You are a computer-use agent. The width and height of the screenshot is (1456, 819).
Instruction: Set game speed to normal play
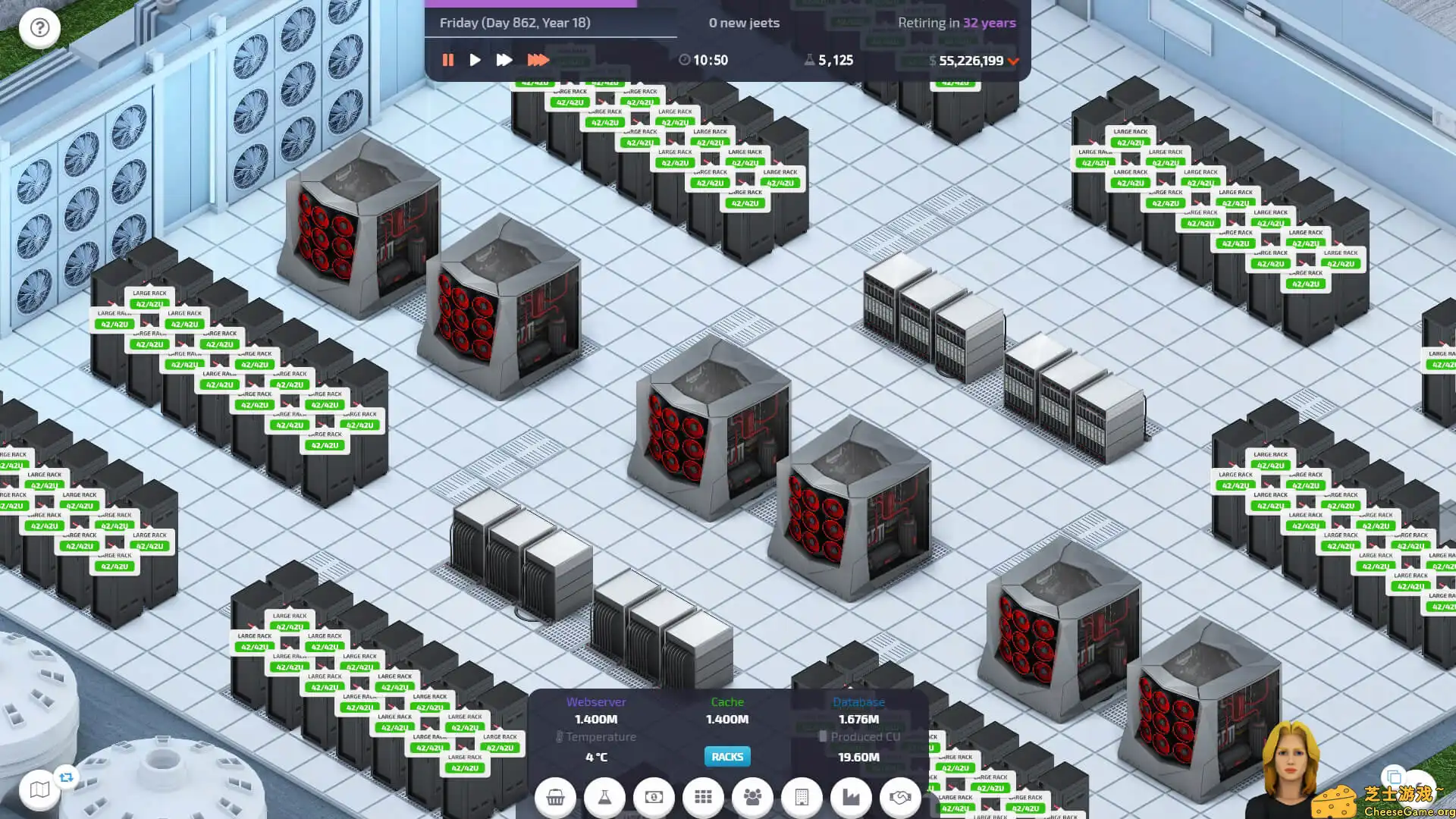tap(475, 60)
